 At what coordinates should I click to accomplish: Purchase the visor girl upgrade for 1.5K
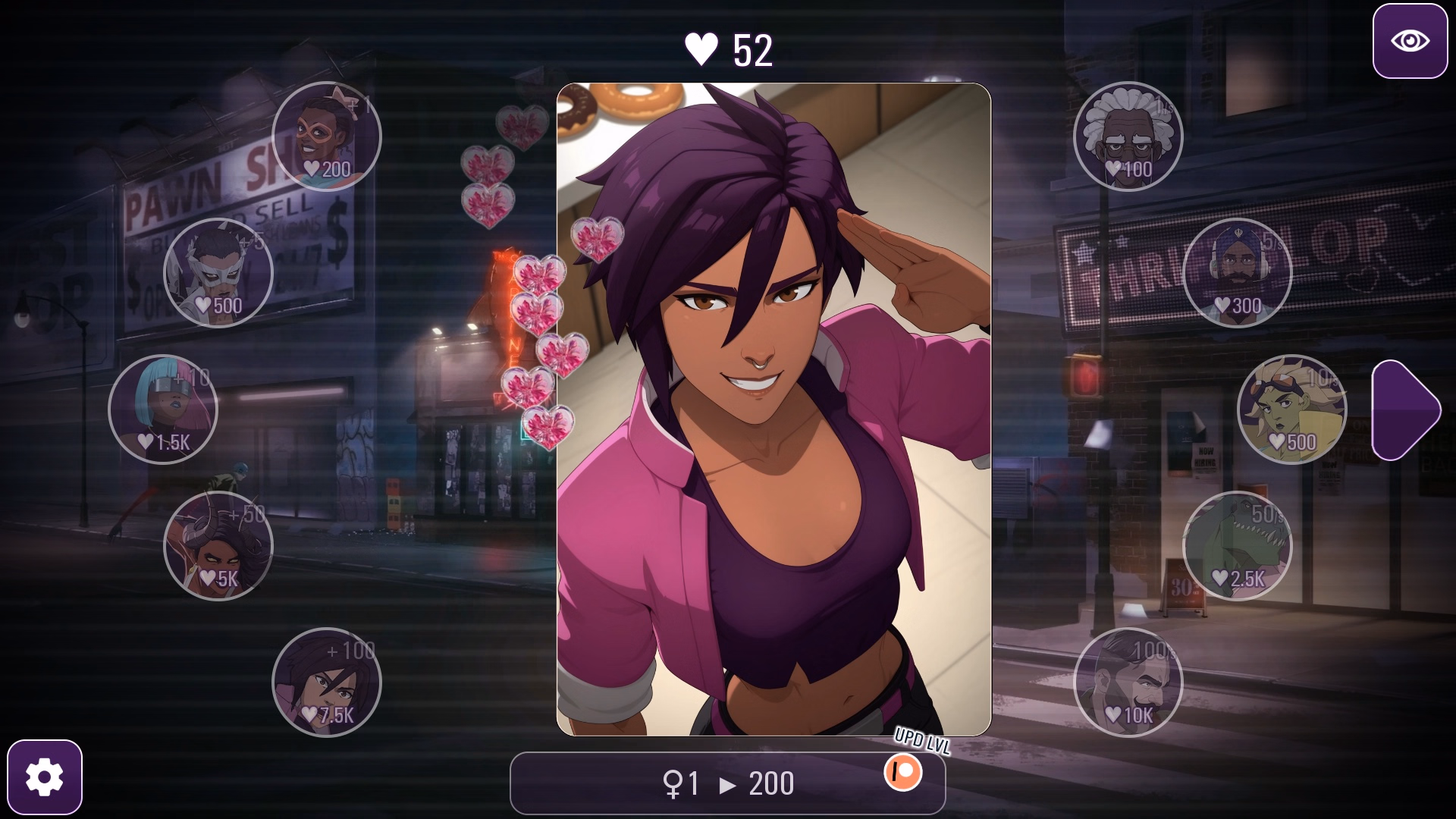[x=163, y=409]
